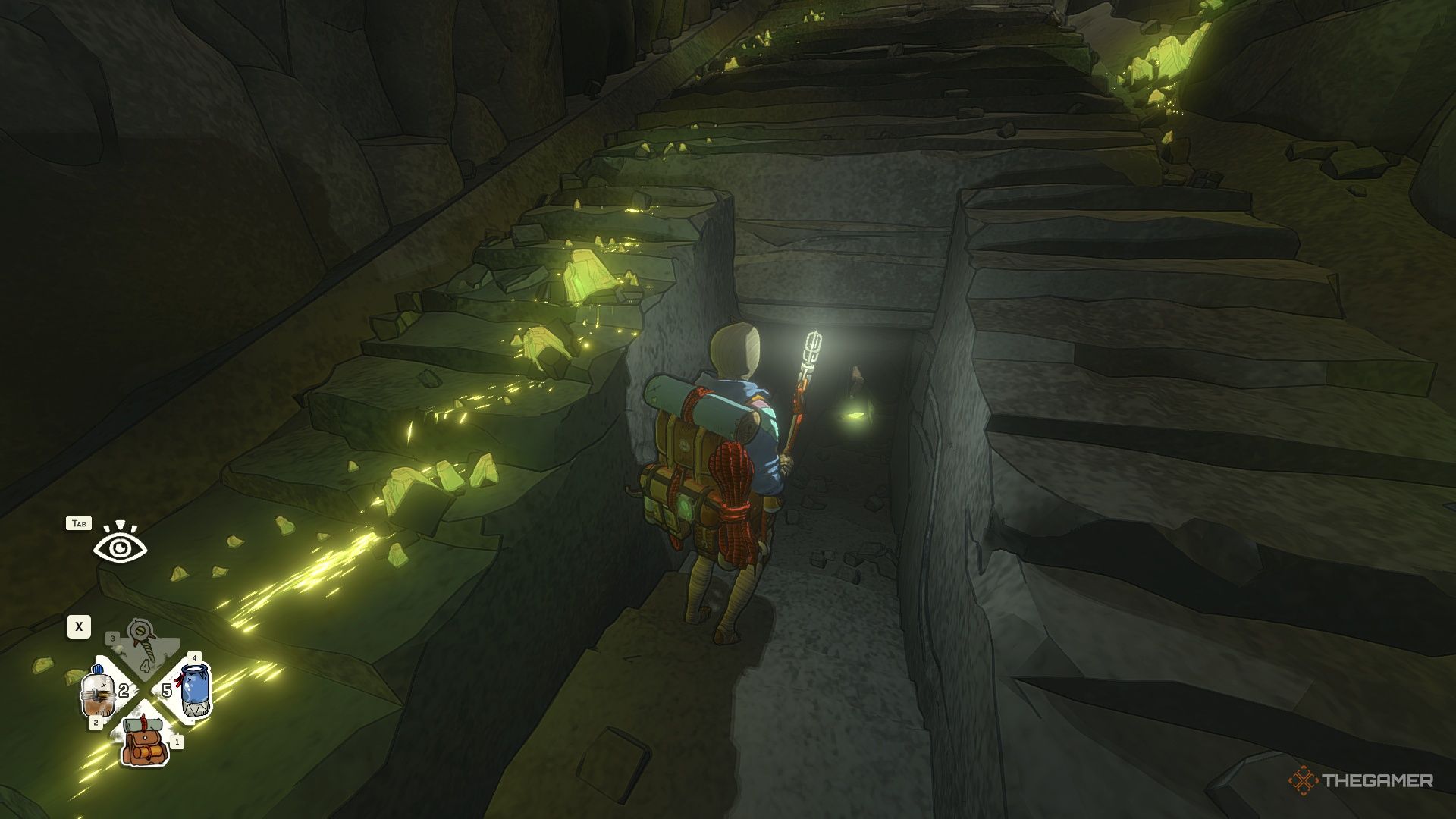Image resolution: width=1456 pixels, height=819 pixels.
Task: Activate the eye vision mode icon
Action: (120, 546)
